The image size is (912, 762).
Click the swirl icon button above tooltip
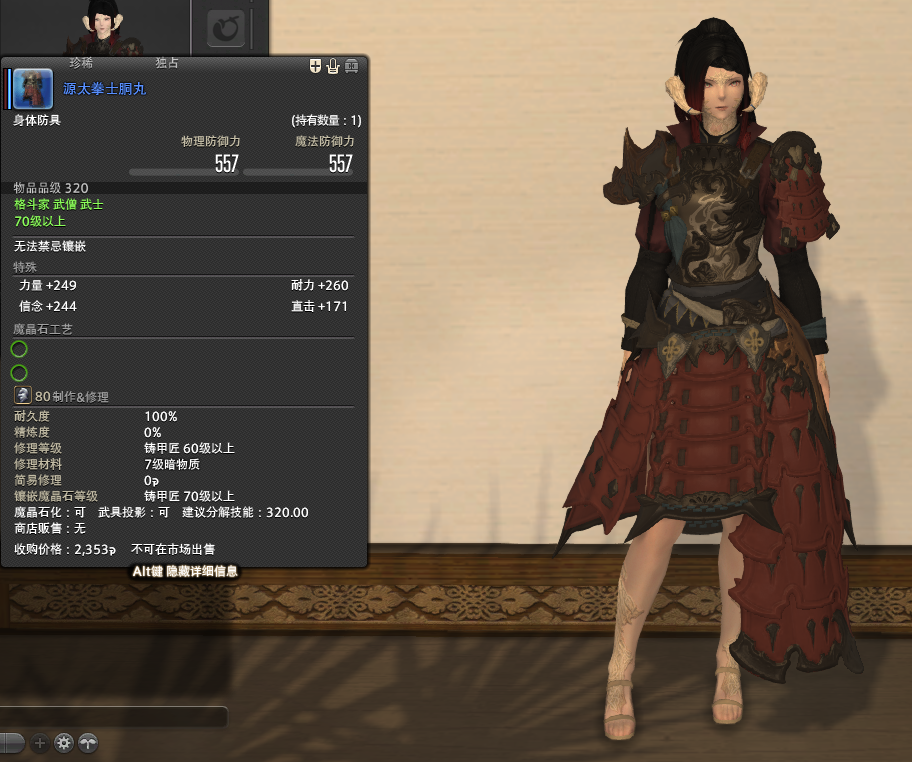(x=227, y=29)
